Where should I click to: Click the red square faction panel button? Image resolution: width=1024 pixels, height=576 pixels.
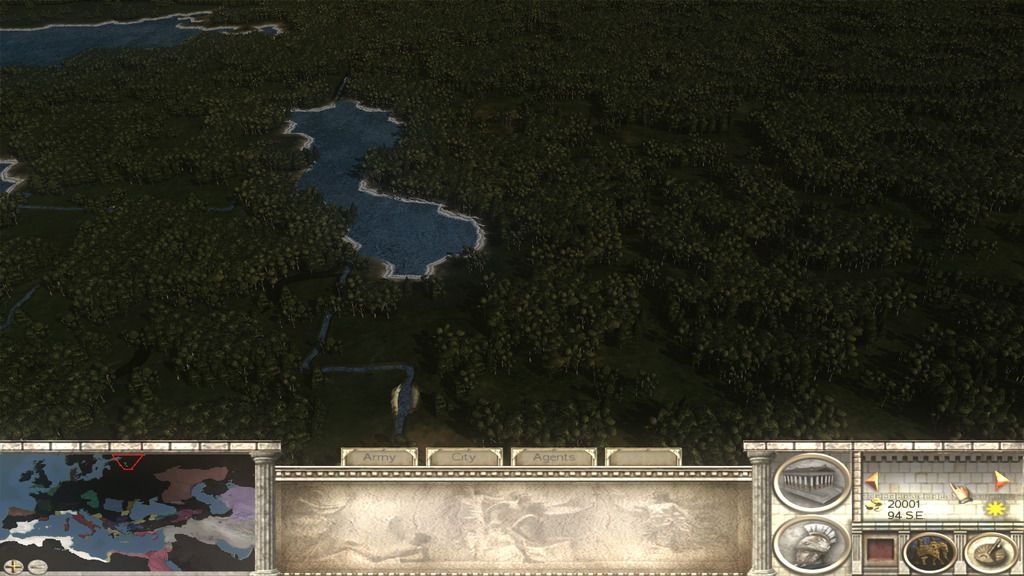click(879, 551)
